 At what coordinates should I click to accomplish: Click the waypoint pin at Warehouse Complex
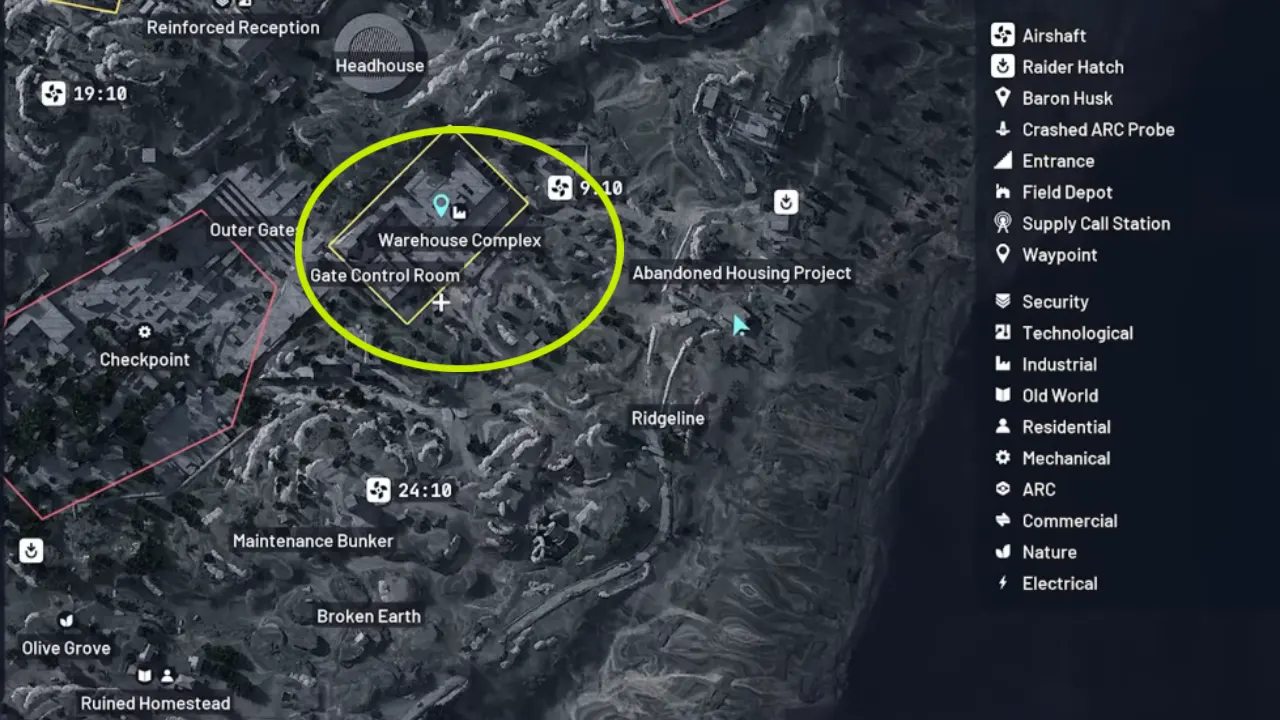[x=439, y=207]
